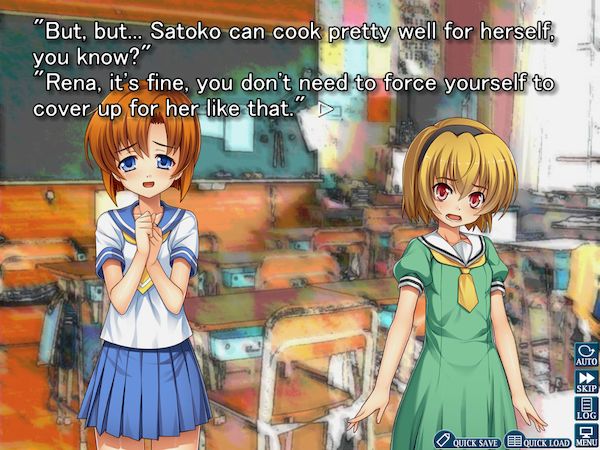
Task: Click Quick Save
Action: pos(467,440)
